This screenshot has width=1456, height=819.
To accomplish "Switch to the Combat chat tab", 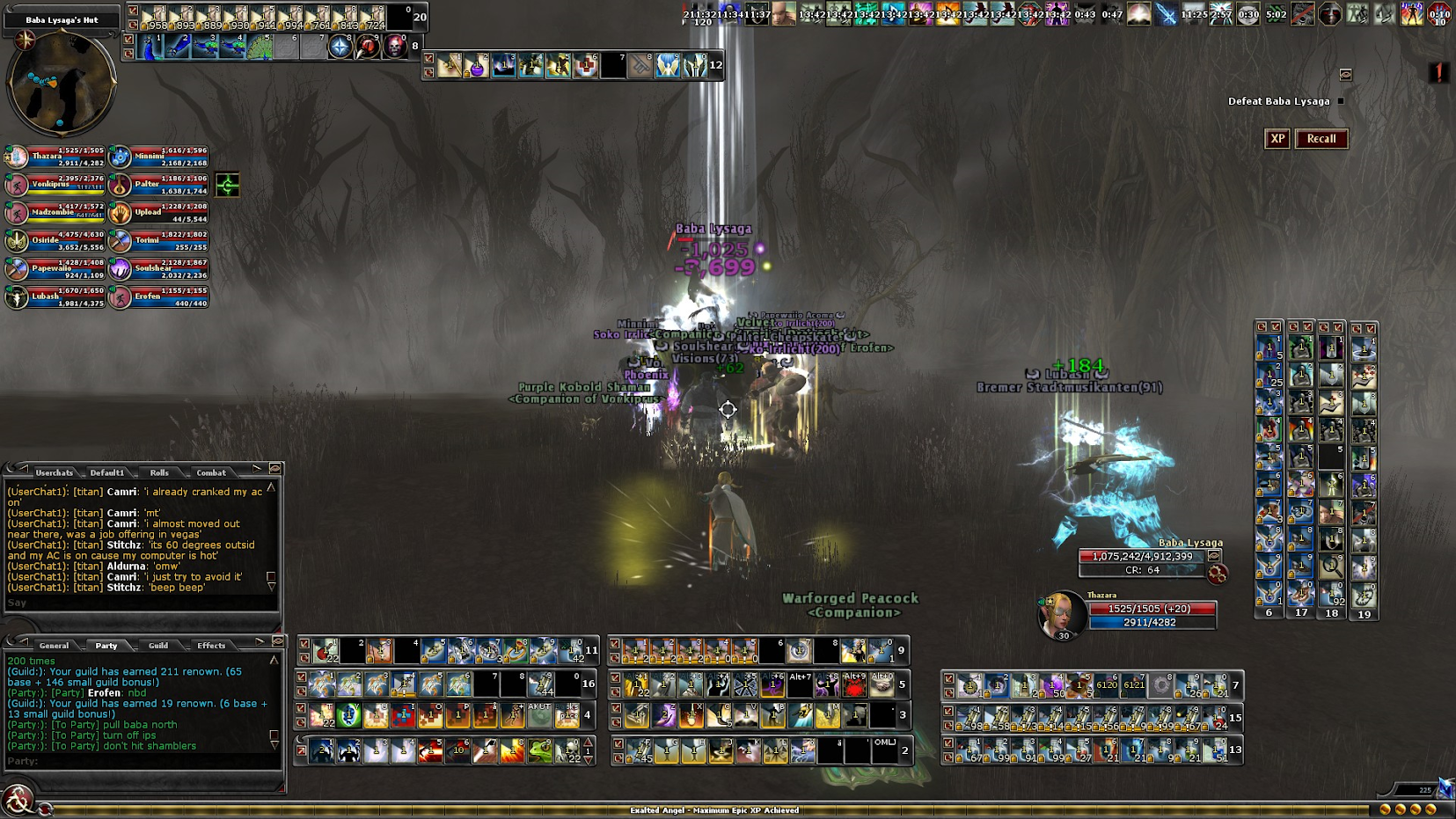I will point(211,472).
